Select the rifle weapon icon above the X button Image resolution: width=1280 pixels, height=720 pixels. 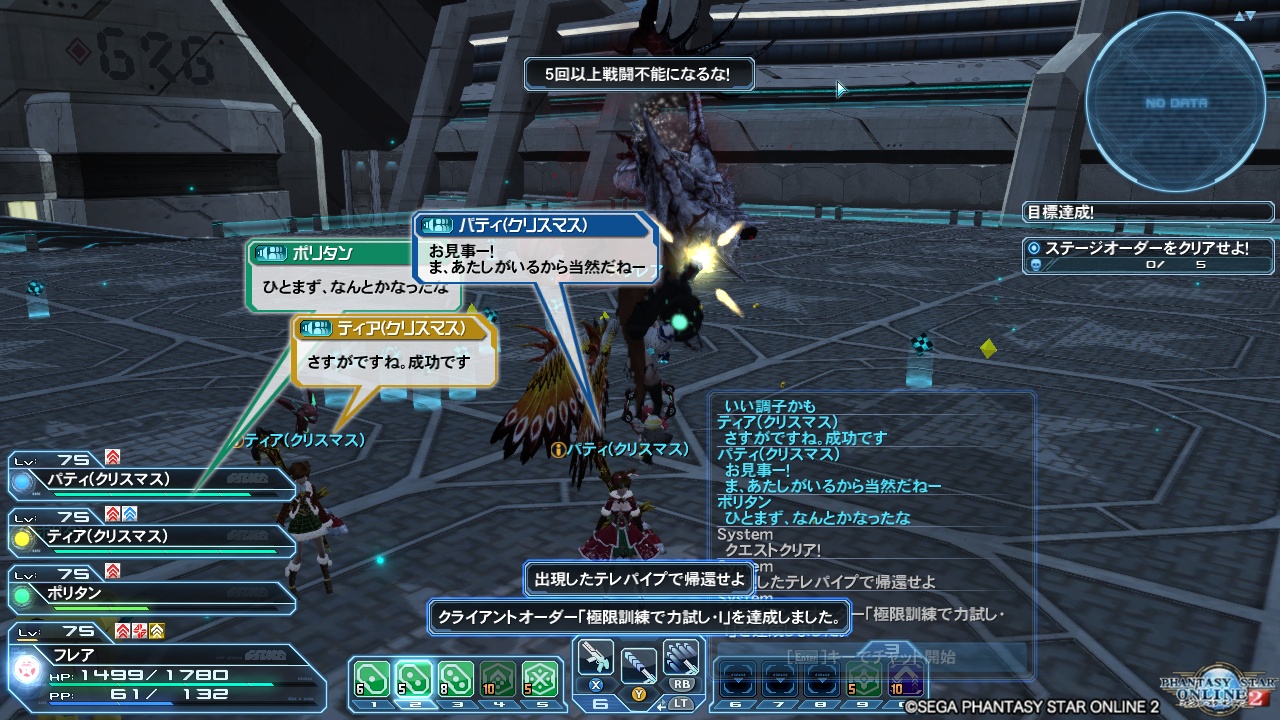pyautogui.click(x=596, y=656)
